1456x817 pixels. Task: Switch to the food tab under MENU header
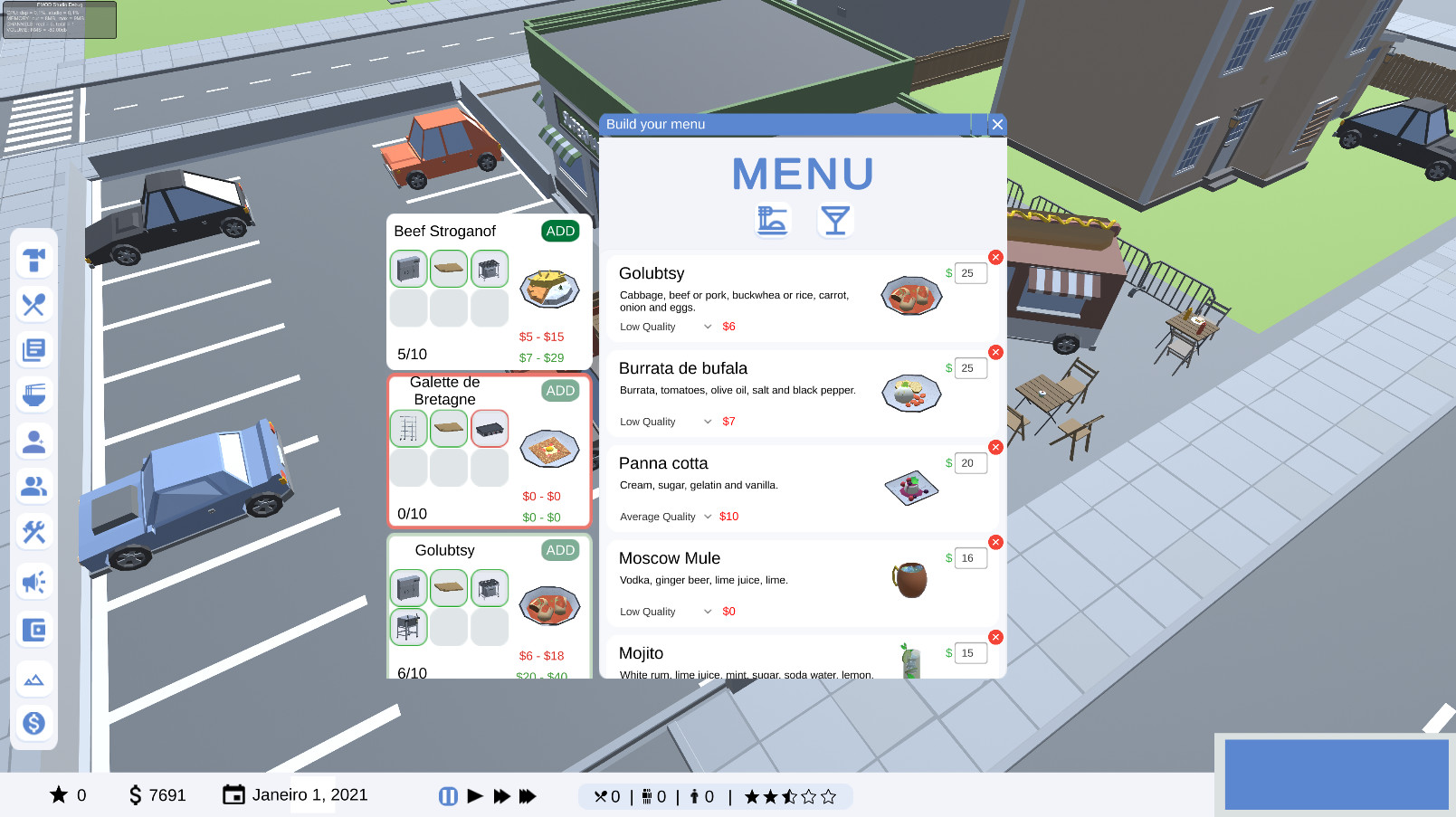click(772, 219)
